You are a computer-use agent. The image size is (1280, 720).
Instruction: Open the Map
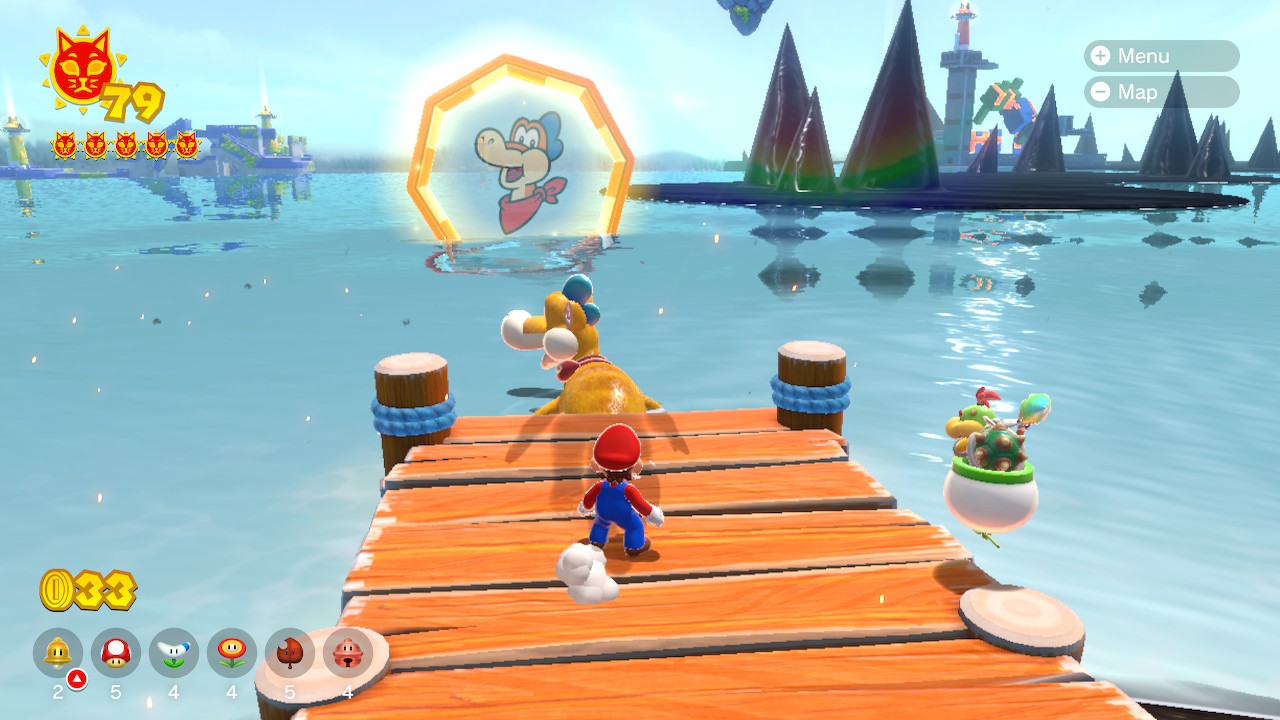click(1160, 92)
